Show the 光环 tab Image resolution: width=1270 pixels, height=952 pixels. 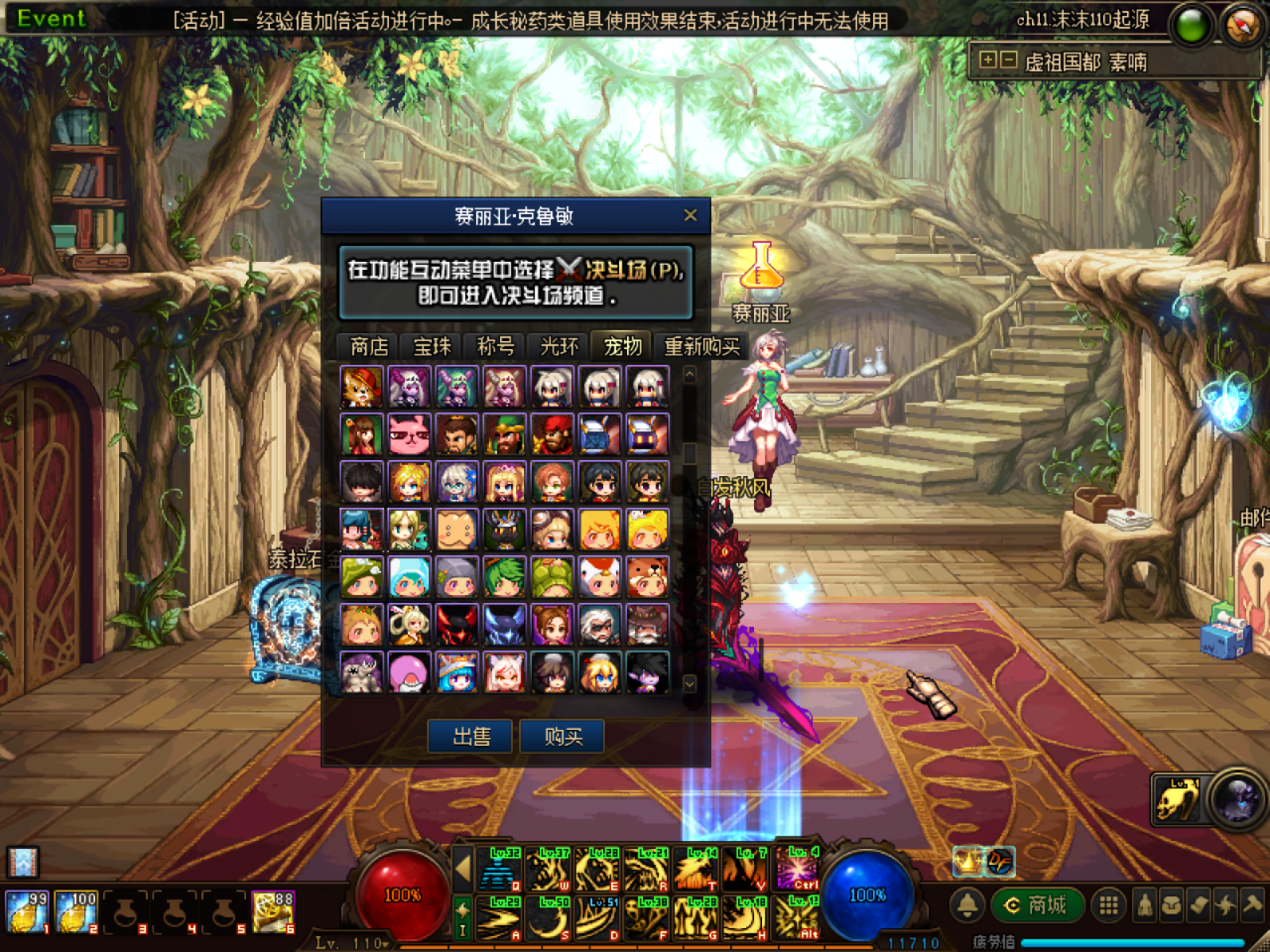pyautogui.click(x=560, y=347)
